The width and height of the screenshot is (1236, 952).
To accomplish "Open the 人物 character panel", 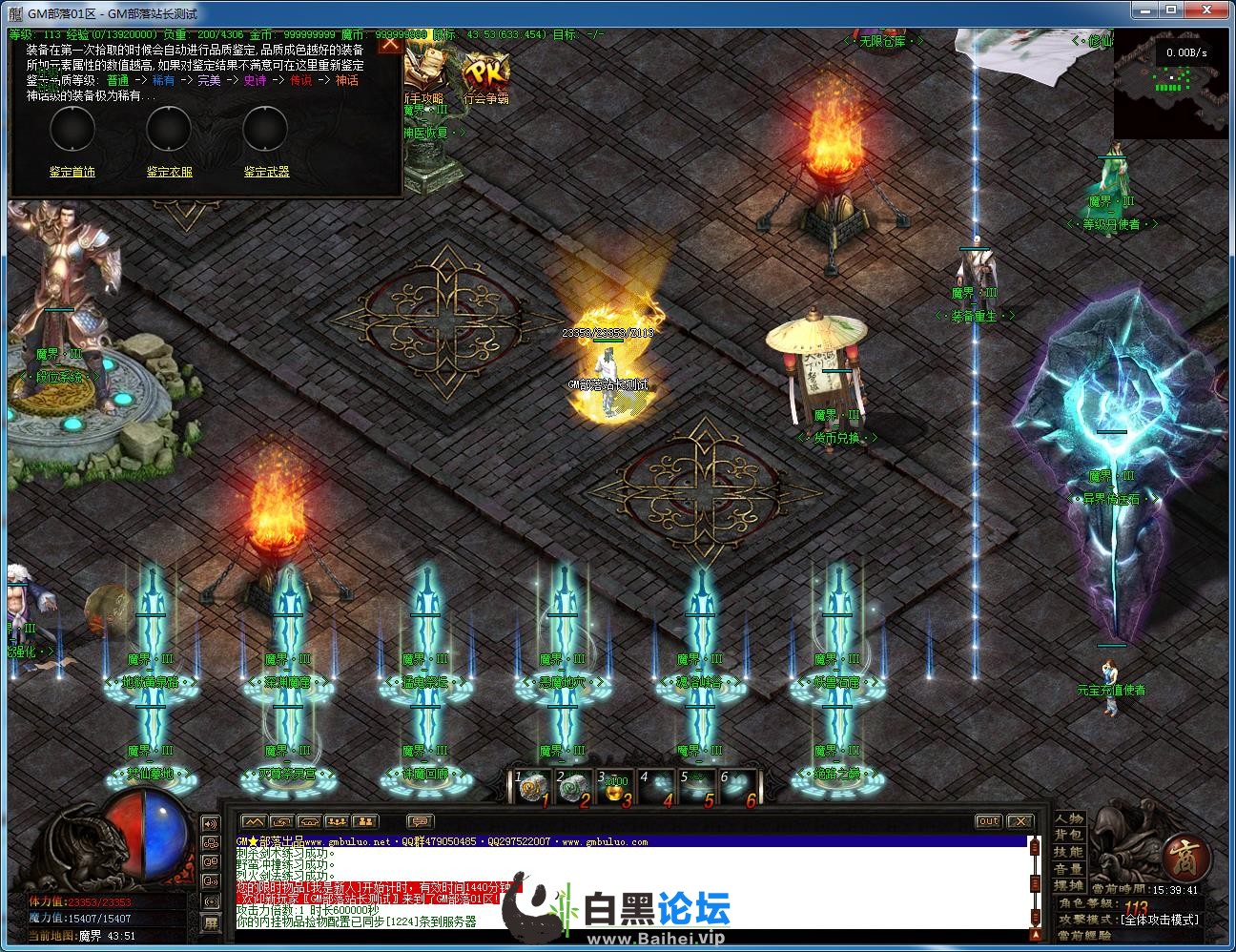I will [x=1069, y=818].
